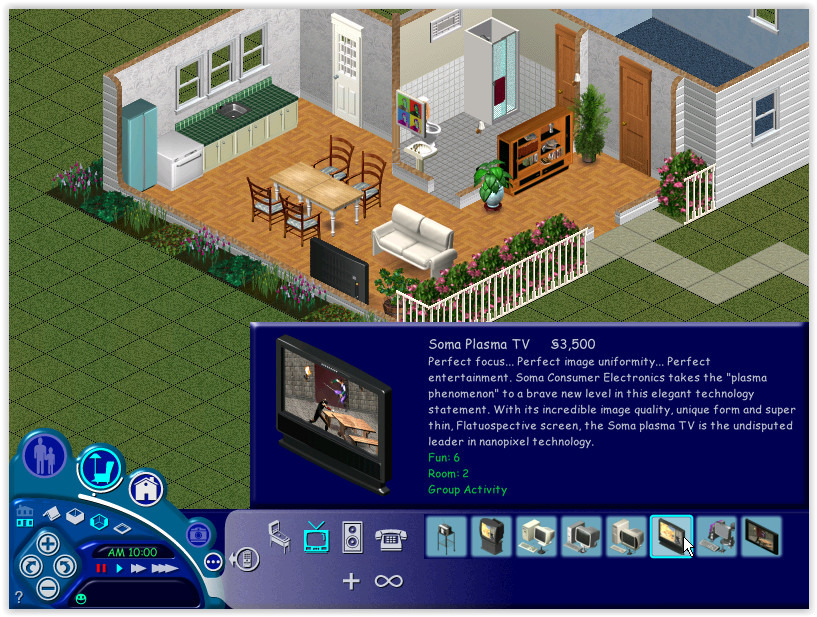
Task: Open Build mode with the house icon
Action: click(146, 488)
